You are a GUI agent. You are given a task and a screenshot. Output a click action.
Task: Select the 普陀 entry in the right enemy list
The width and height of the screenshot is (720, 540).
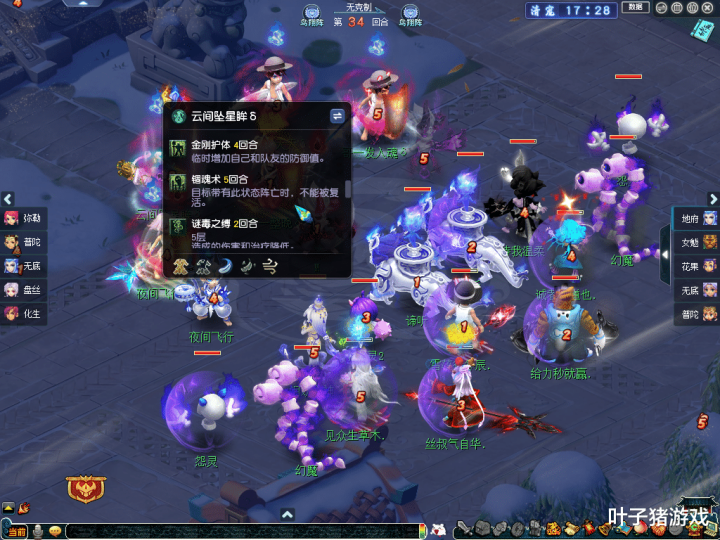tap(697, 314)
